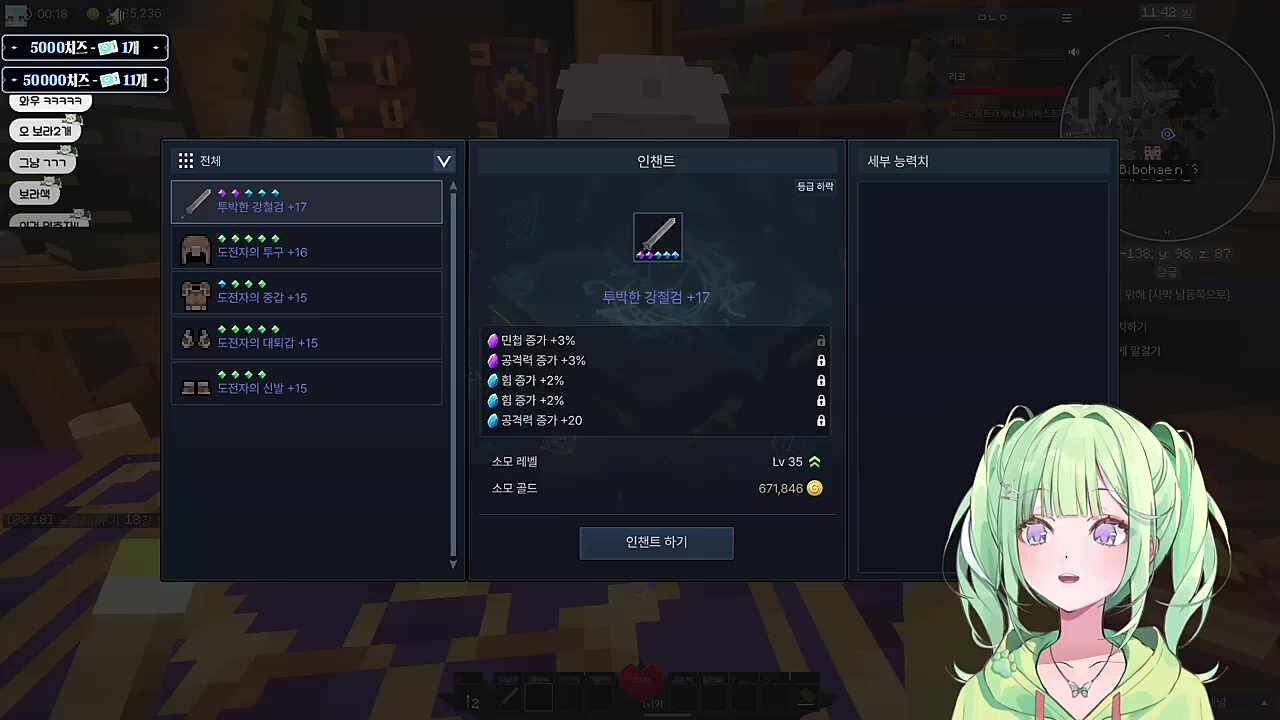Image resolution: width=1280 pixels, height=720 pixels.
Task: Click the gold coin icon next to 671,846
Action: [x=815, y=488]
